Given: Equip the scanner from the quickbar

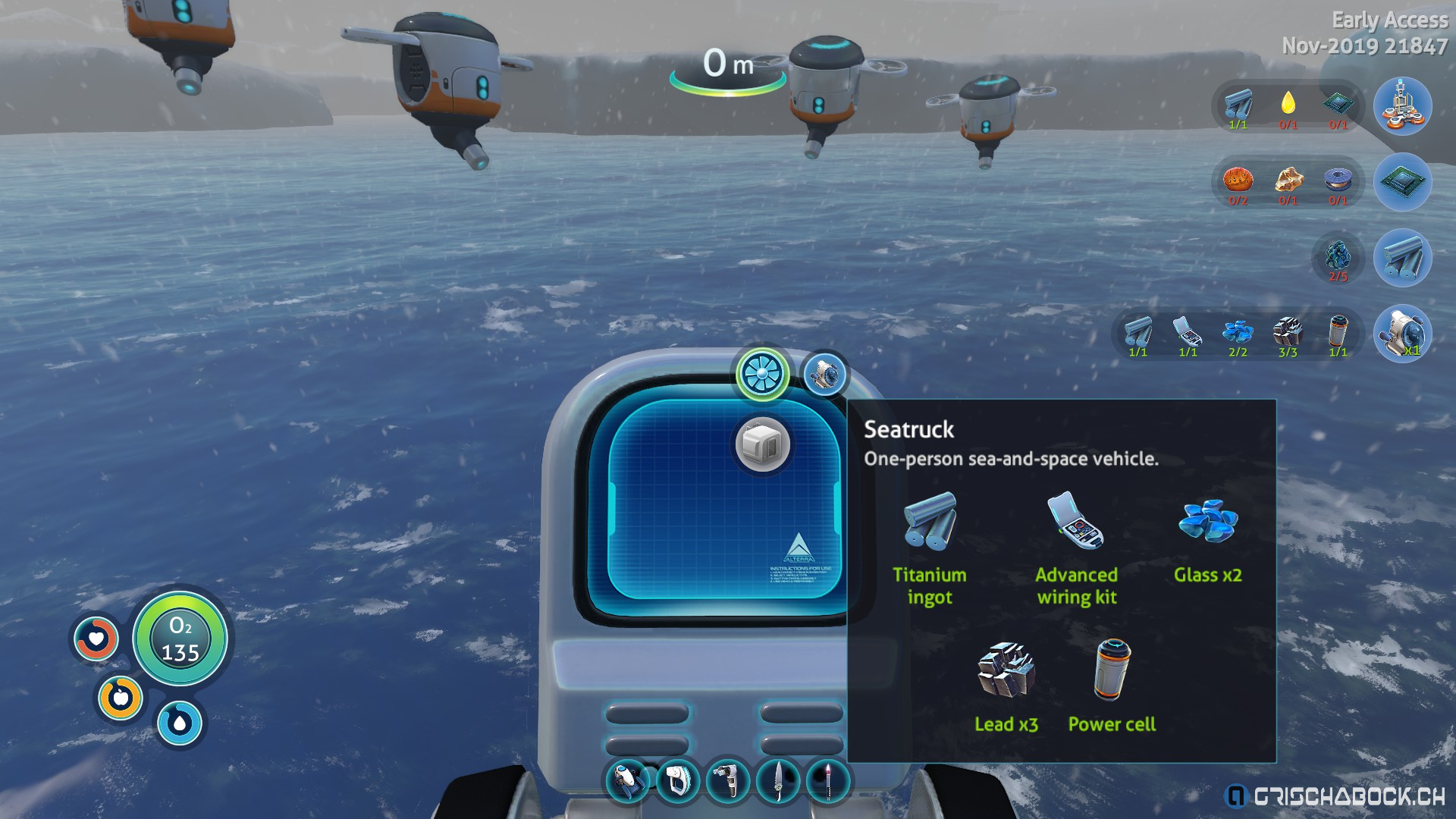Looking at the screenshot, I should pyautogui.click(x=678, y=780).
